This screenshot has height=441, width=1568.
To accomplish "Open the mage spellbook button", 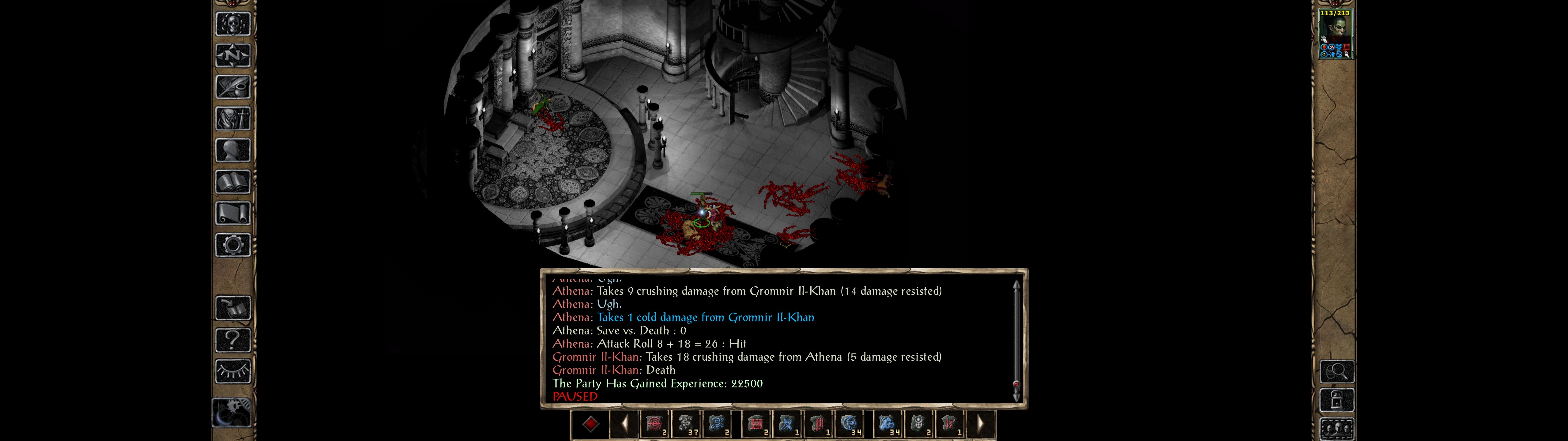I will click(x=232, y=182).
